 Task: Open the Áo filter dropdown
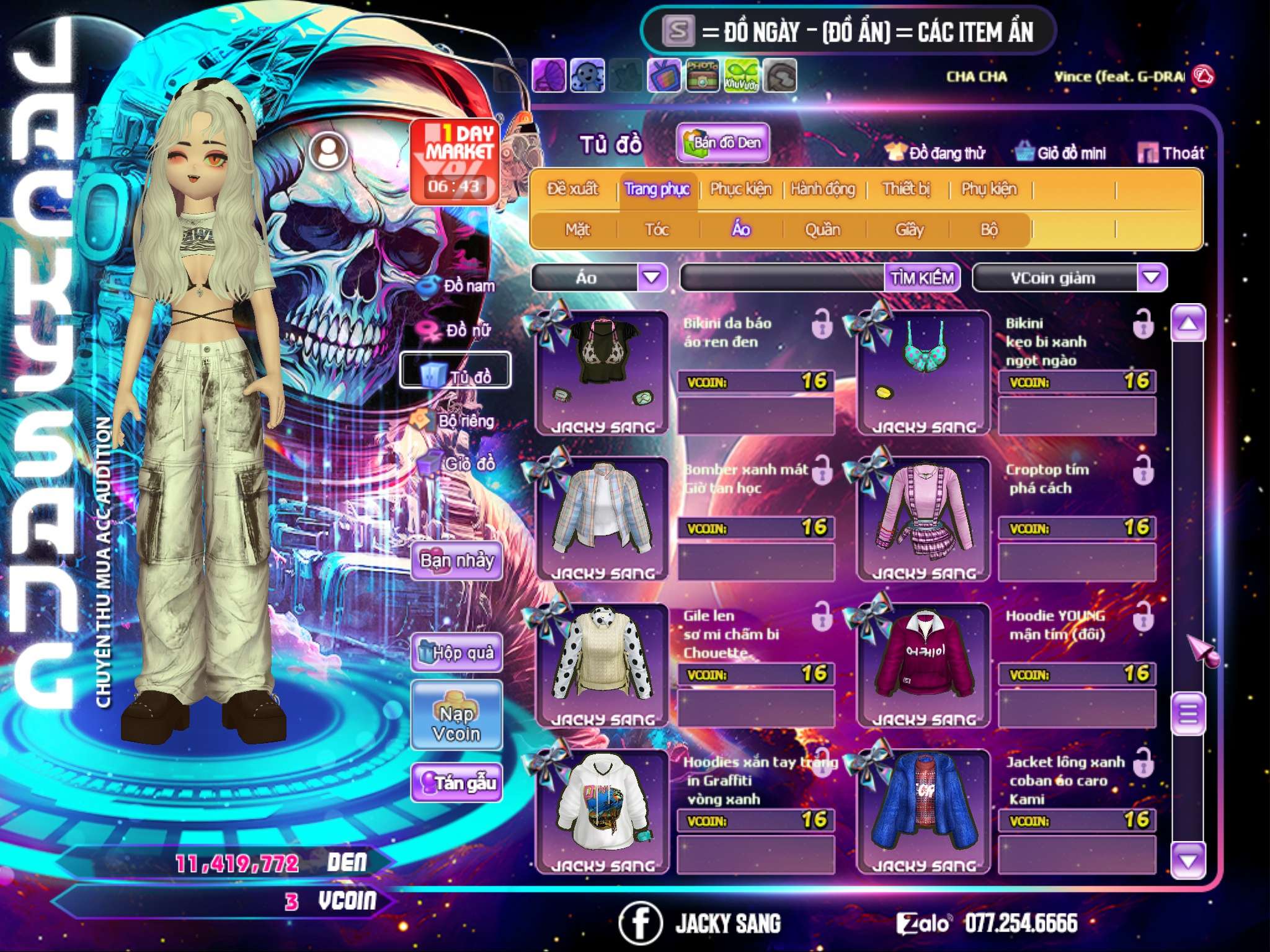tap(652, 278)
